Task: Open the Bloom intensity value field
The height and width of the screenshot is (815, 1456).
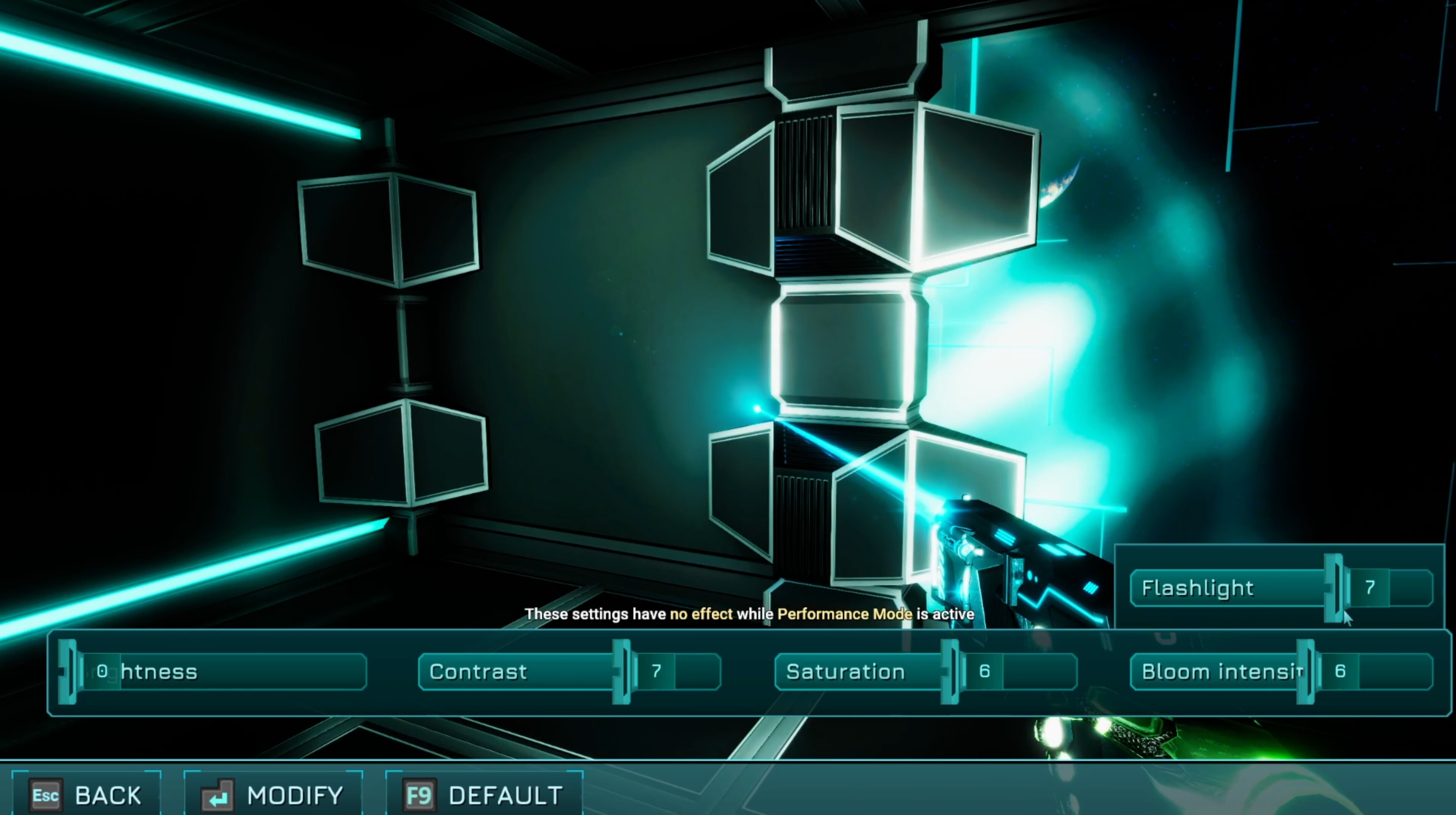Action: click(x=1341, y=672)
